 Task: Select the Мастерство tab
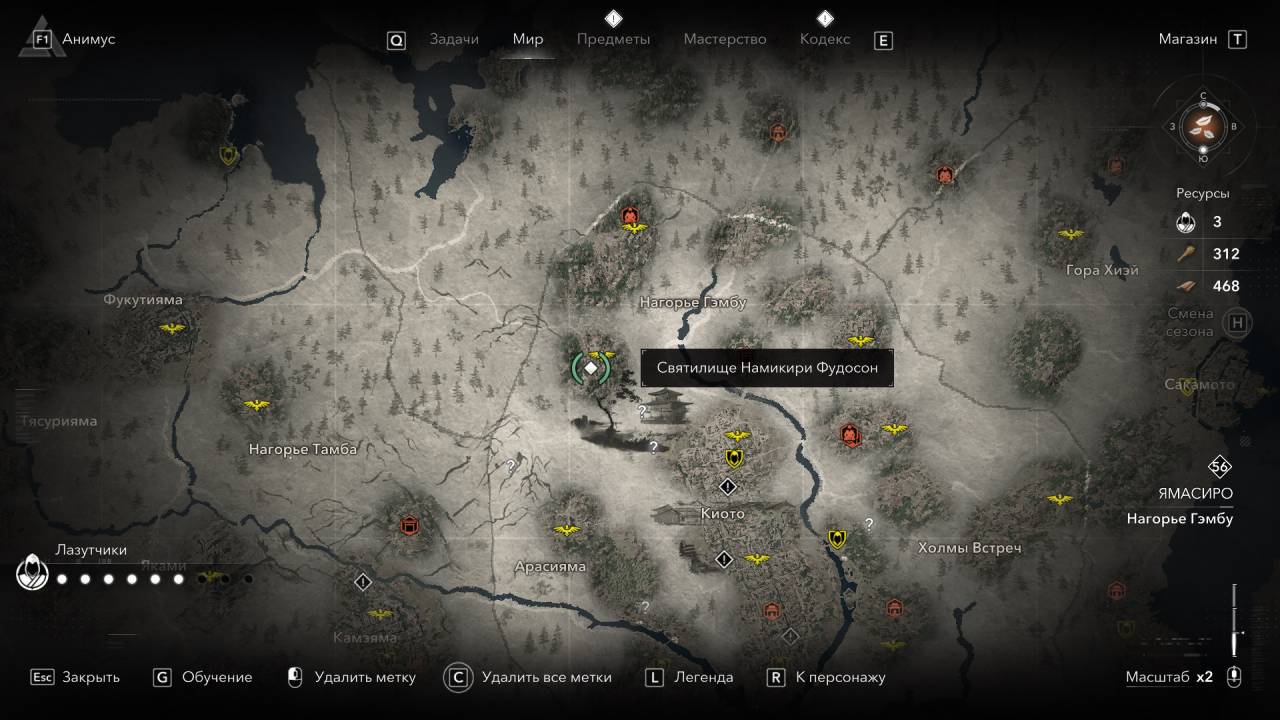[x=725, y=39]
